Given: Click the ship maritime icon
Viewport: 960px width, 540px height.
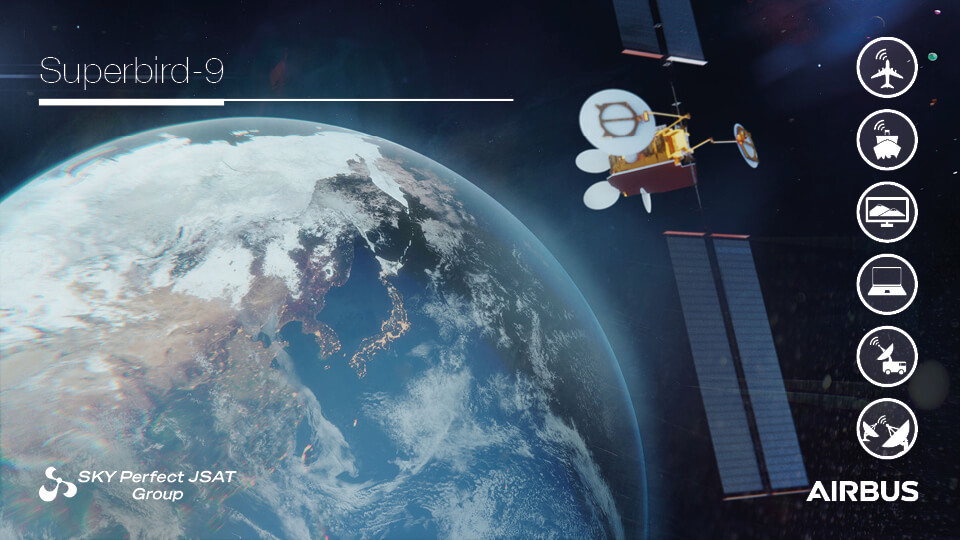Looking at the screenshot, I should (x=887, y=139).
